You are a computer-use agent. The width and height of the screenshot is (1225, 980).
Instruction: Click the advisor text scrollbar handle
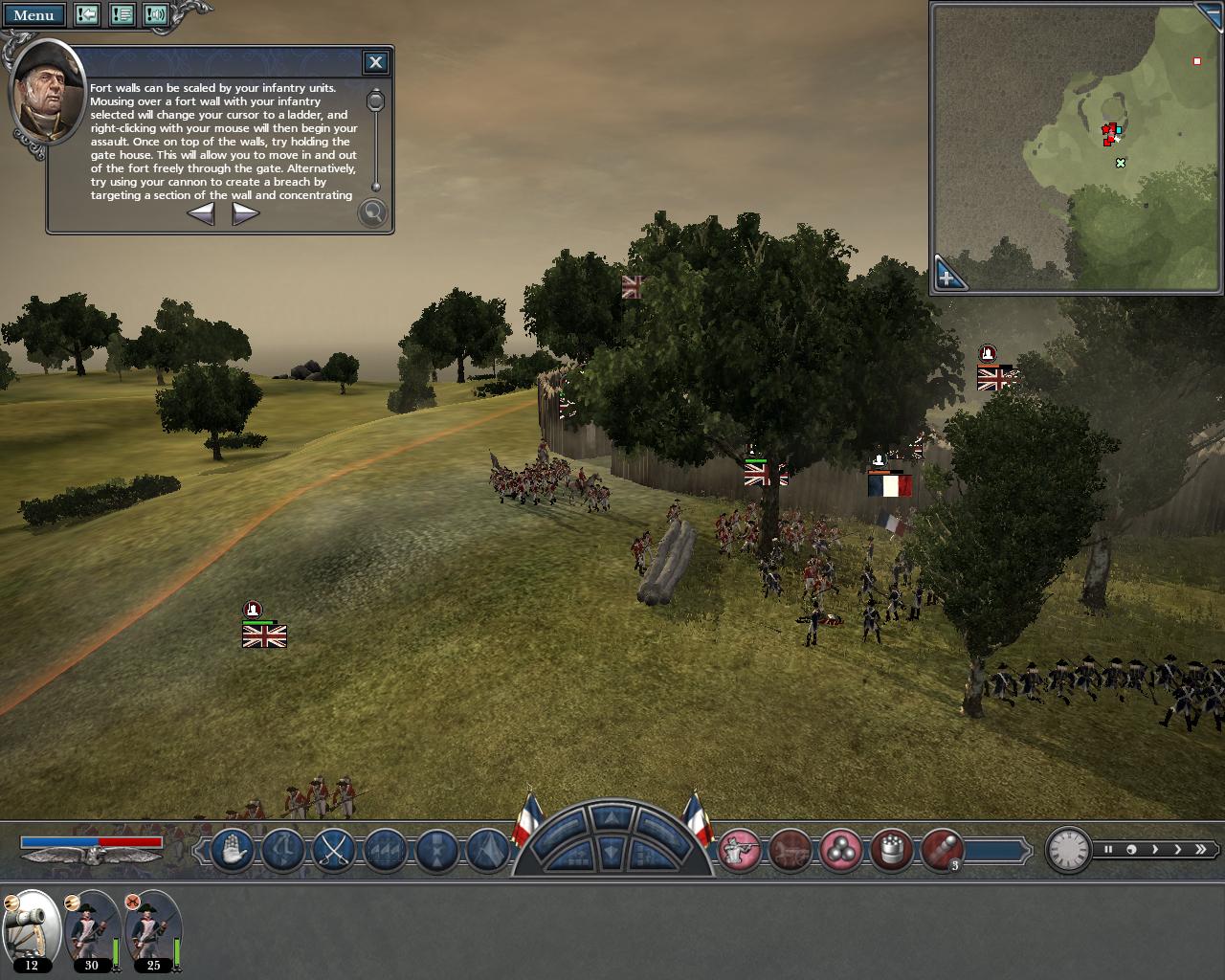coord(376,100)
